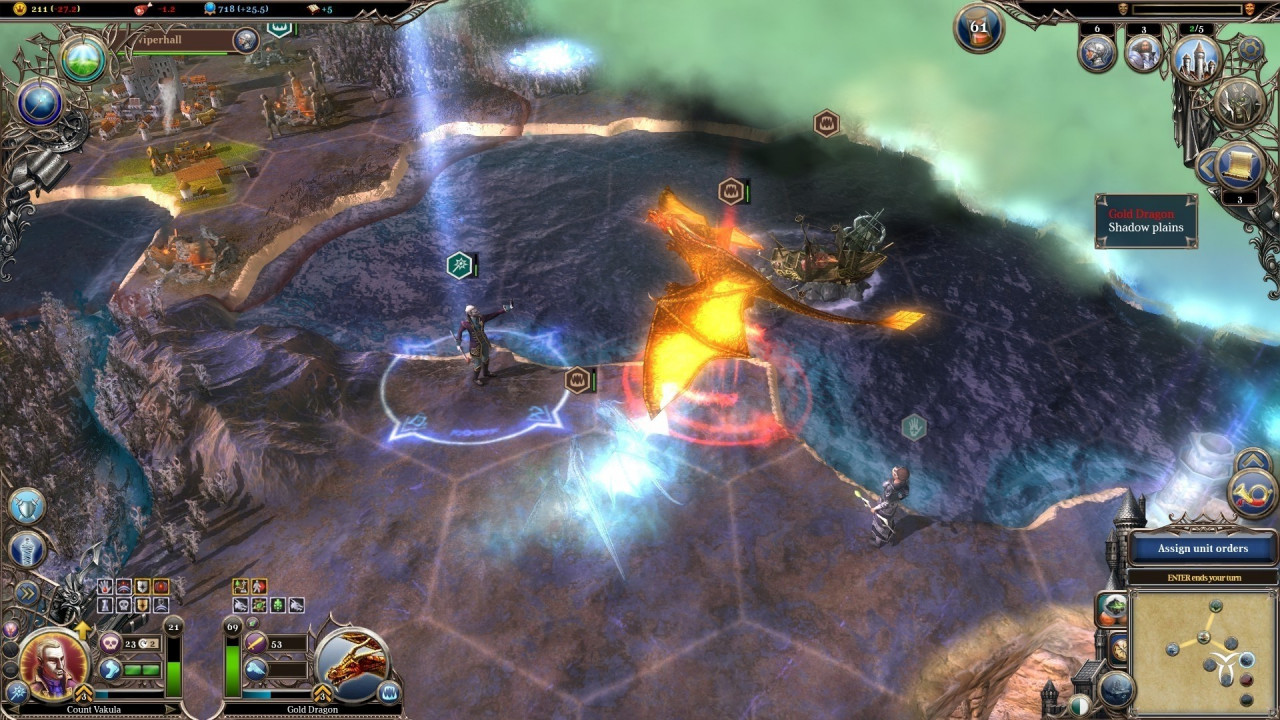Open the settings gear menu
The image size is (1280, 720).
click(1250, 48)
